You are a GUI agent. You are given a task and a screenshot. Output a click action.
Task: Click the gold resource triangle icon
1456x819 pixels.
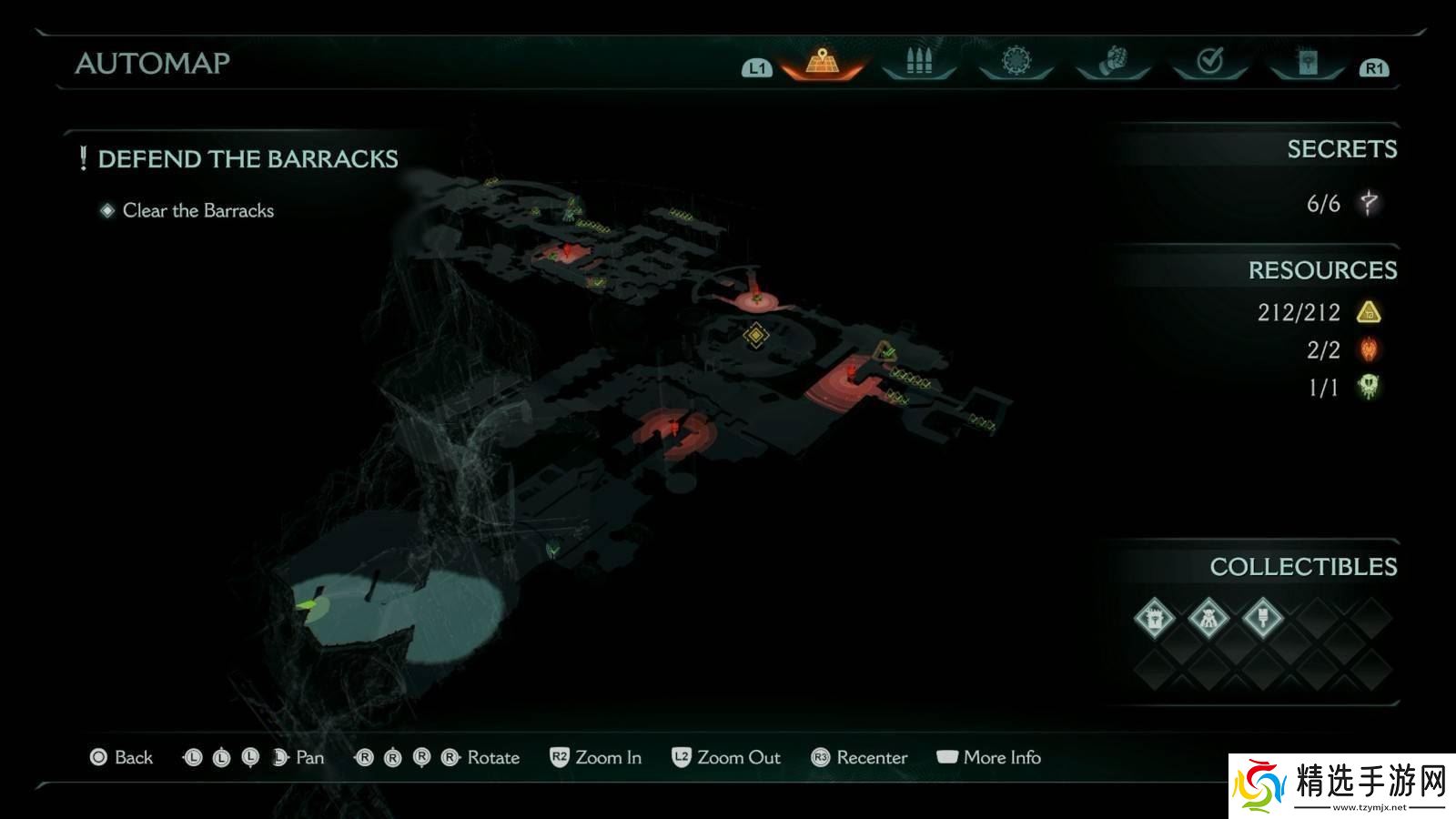(1369, 313)
